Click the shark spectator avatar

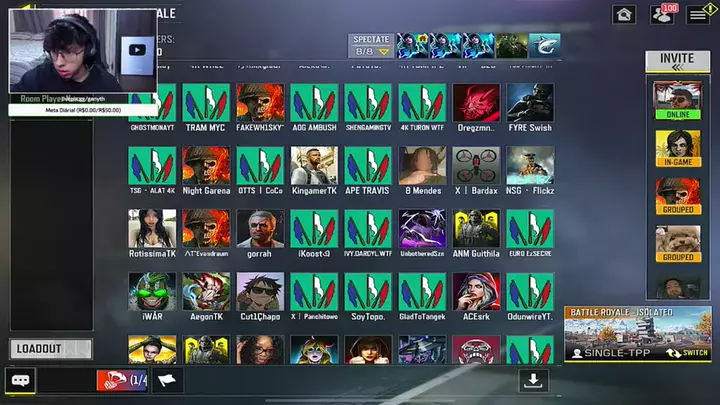click(544, 45)
